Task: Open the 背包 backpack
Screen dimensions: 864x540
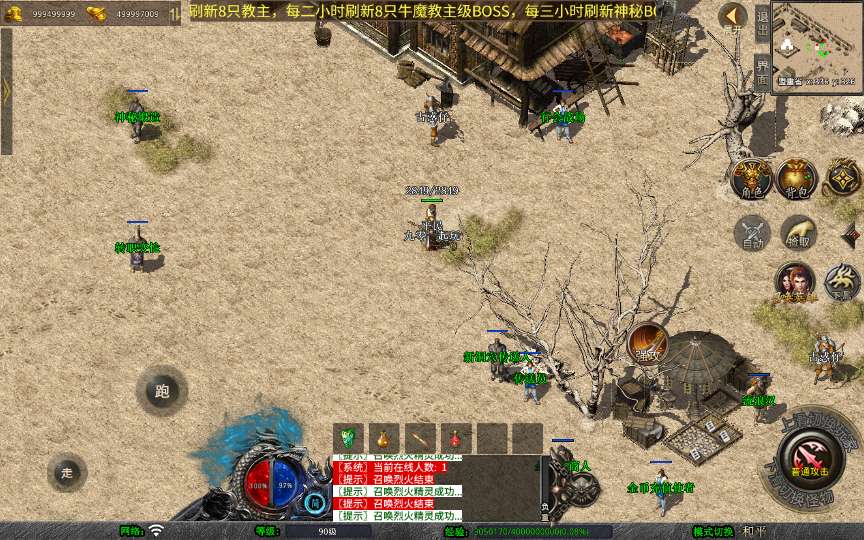Action: tap(797, 178)
